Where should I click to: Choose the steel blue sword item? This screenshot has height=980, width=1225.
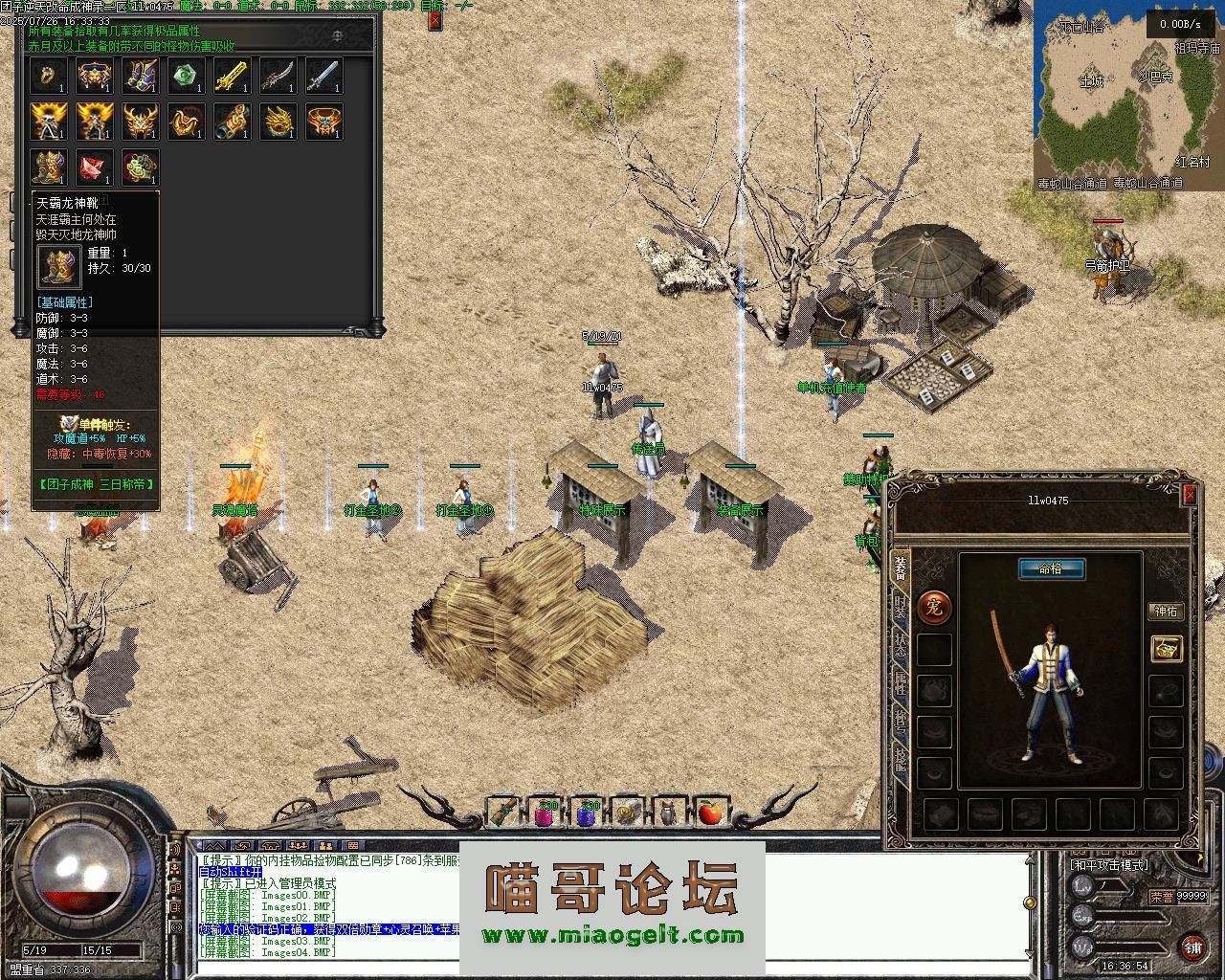coord(324,76)
